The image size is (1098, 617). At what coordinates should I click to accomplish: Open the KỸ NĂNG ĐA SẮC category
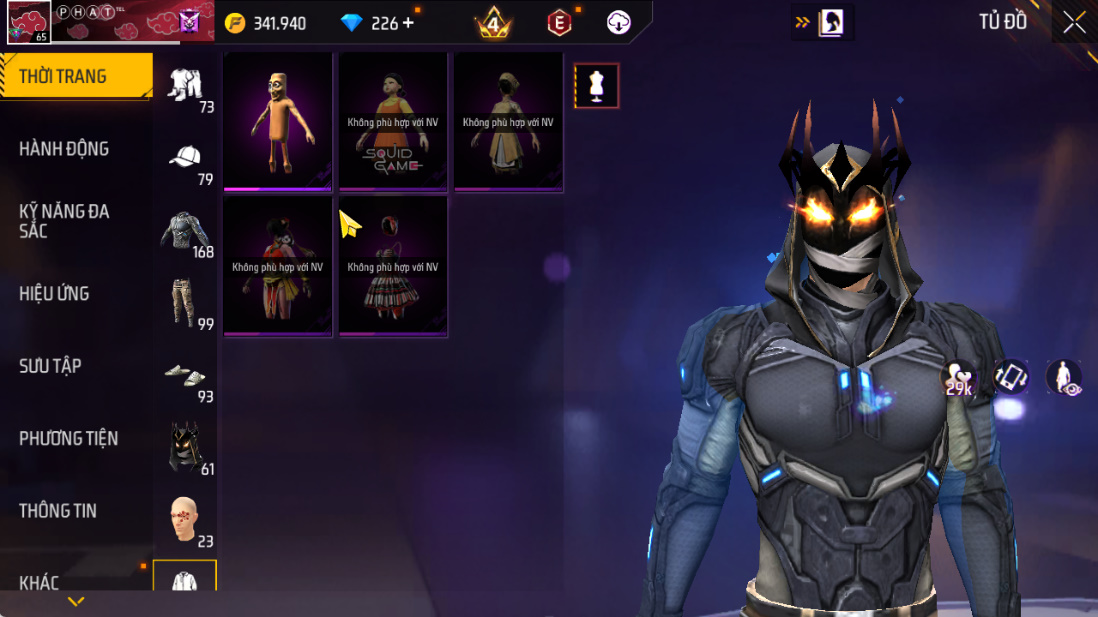click(64, 221)
